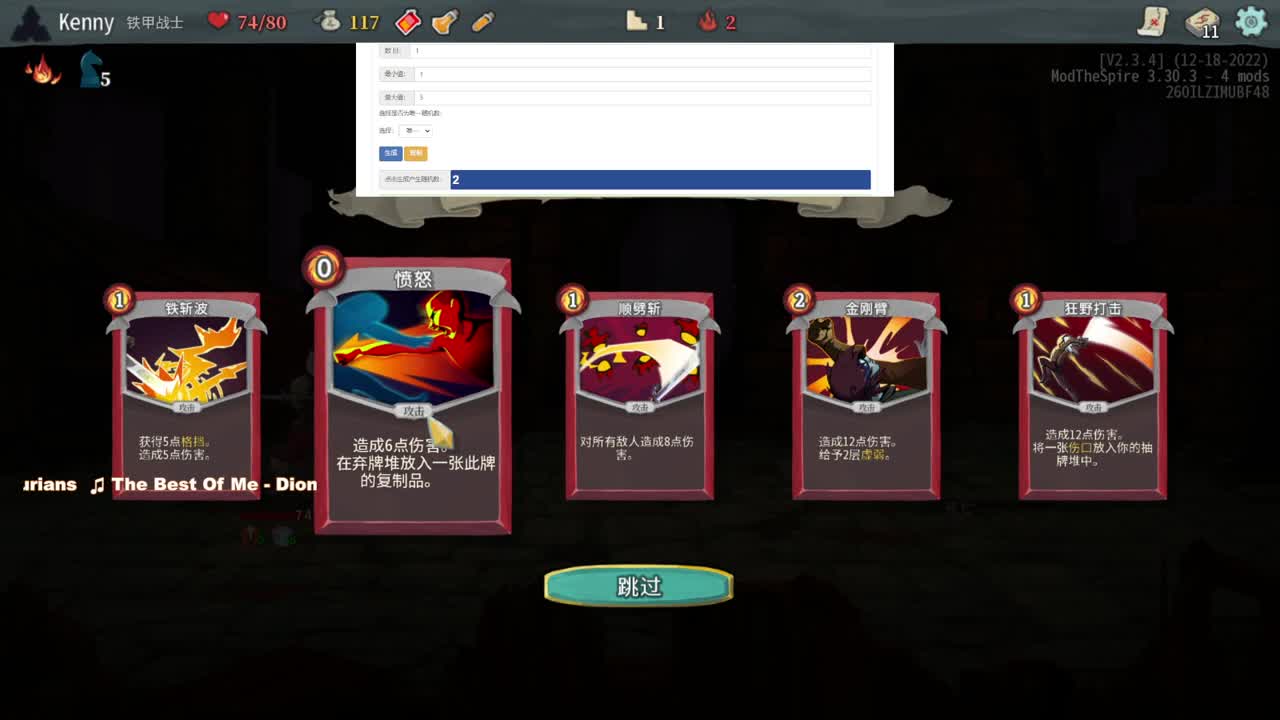This screenshot has width=1280, height=720.
Task: Open the 选择 dropdown in the generator panel
Action: pos(415,130)
